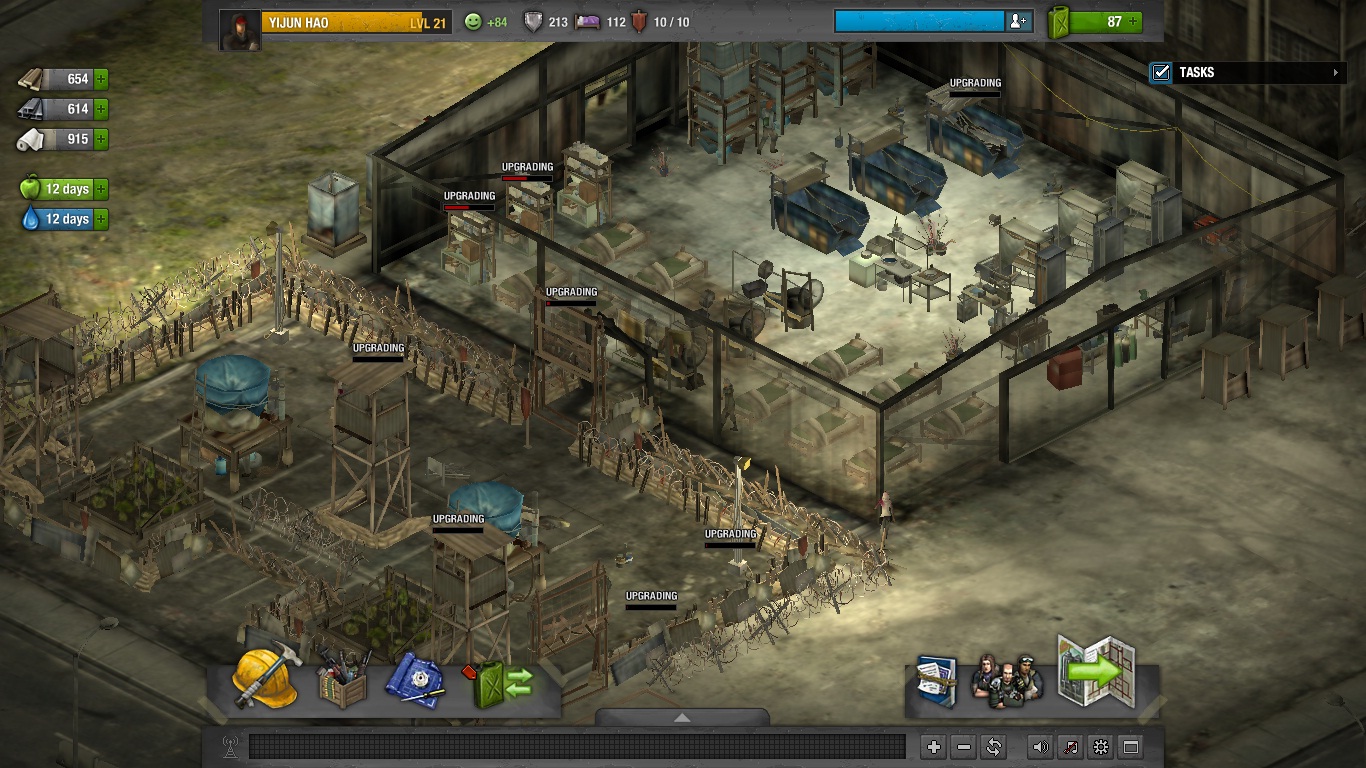Image resolution: width=1366 pixels, height=768 pixels.
Task: Expand the bottom panel arrow tab
Action: point(682,717)
